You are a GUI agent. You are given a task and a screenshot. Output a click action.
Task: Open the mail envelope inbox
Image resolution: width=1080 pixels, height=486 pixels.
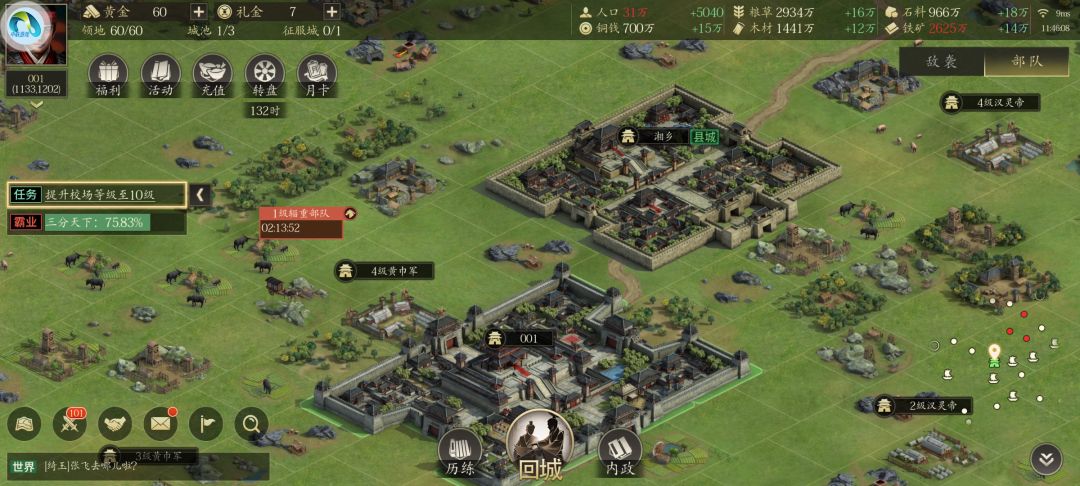pyautogui.click(x=160, y=425)
